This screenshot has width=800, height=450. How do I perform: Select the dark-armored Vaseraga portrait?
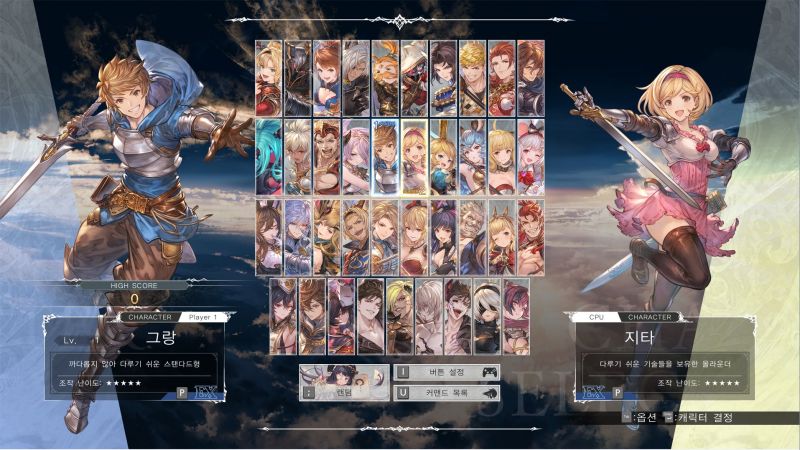coord(299,77)
